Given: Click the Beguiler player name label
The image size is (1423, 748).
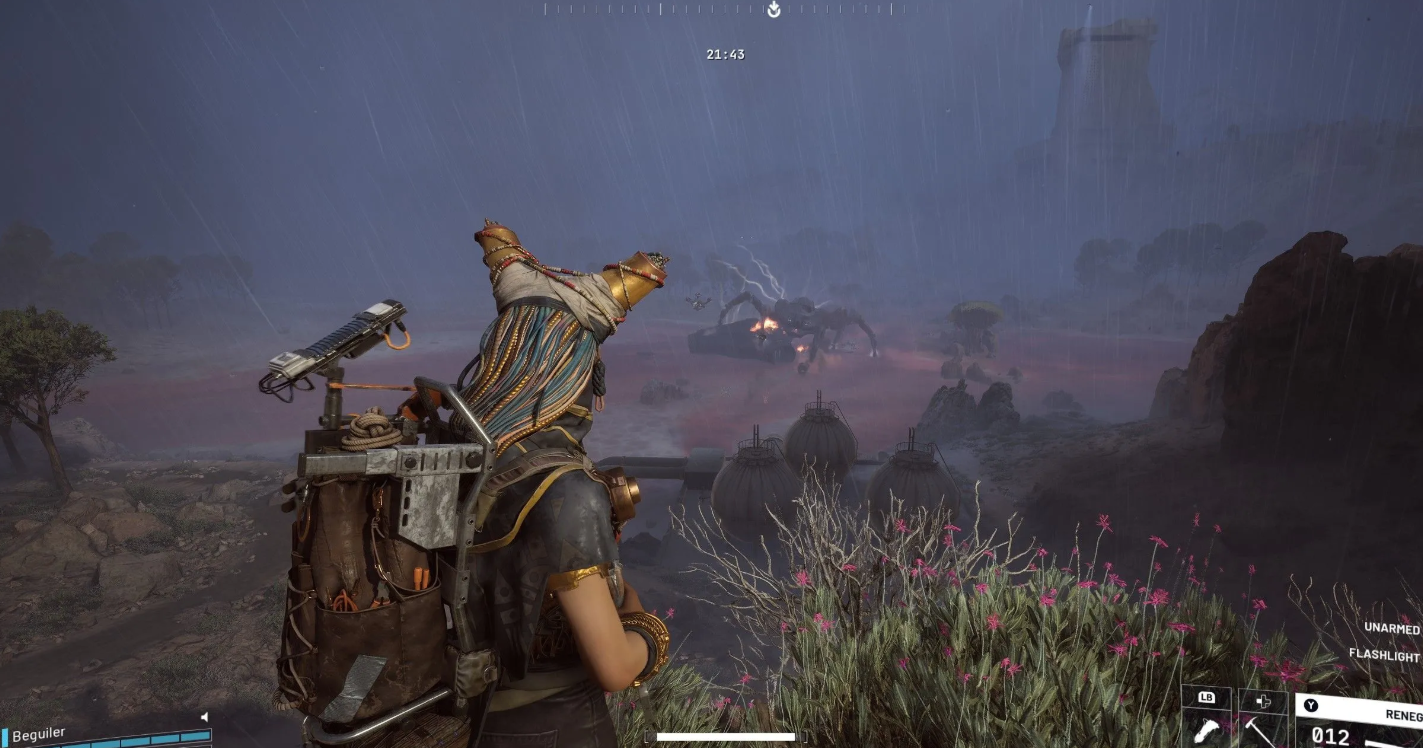Looking at the screenshot, I should pos(39,734).
